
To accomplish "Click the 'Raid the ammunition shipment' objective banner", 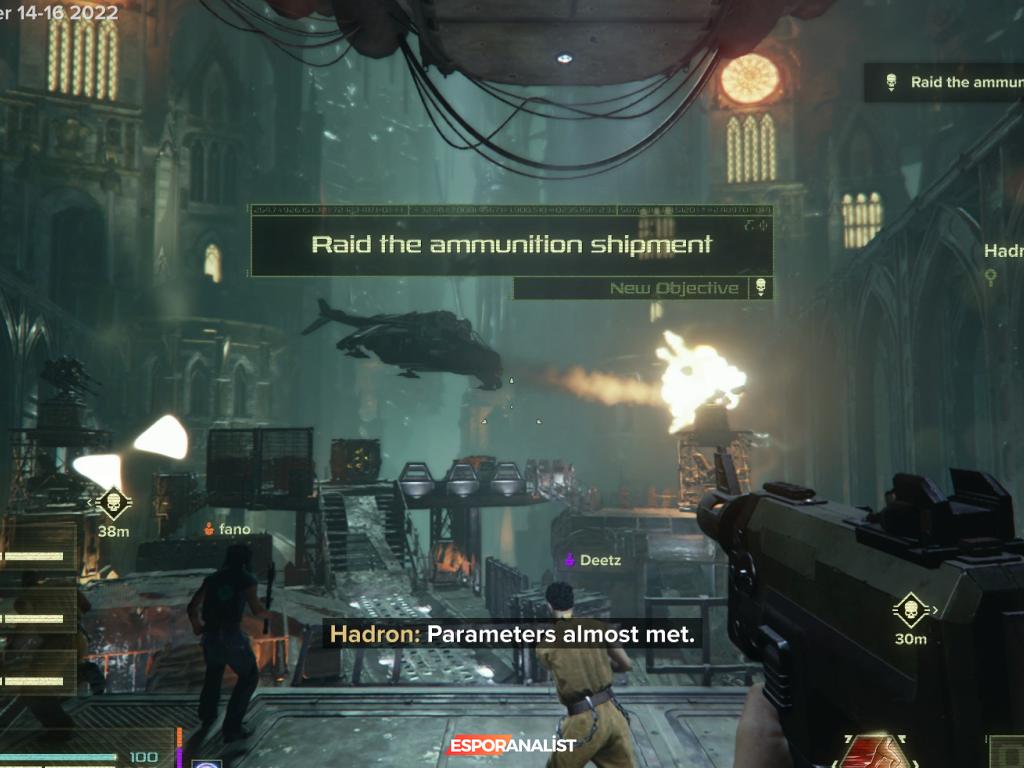I will click(511, 244).
